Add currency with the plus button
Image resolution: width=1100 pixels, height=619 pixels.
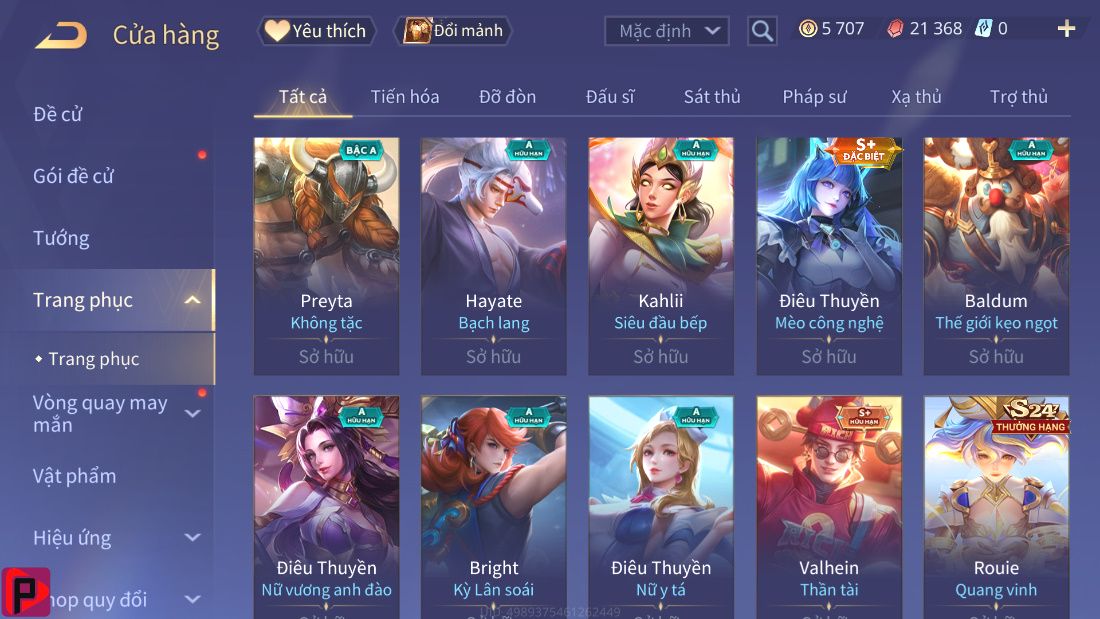[x=1066, y=29]
